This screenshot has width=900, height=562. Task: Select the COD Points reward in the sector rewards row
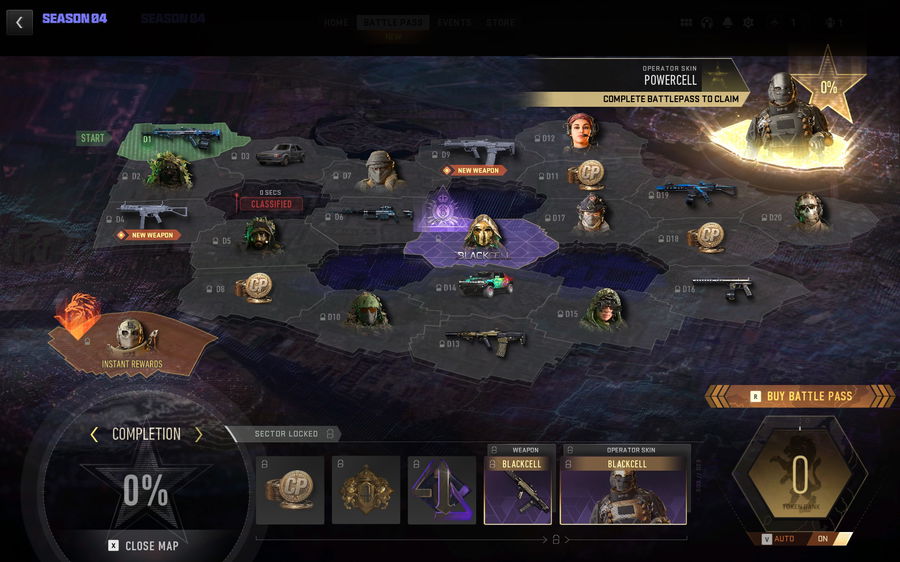pos(290,490)
